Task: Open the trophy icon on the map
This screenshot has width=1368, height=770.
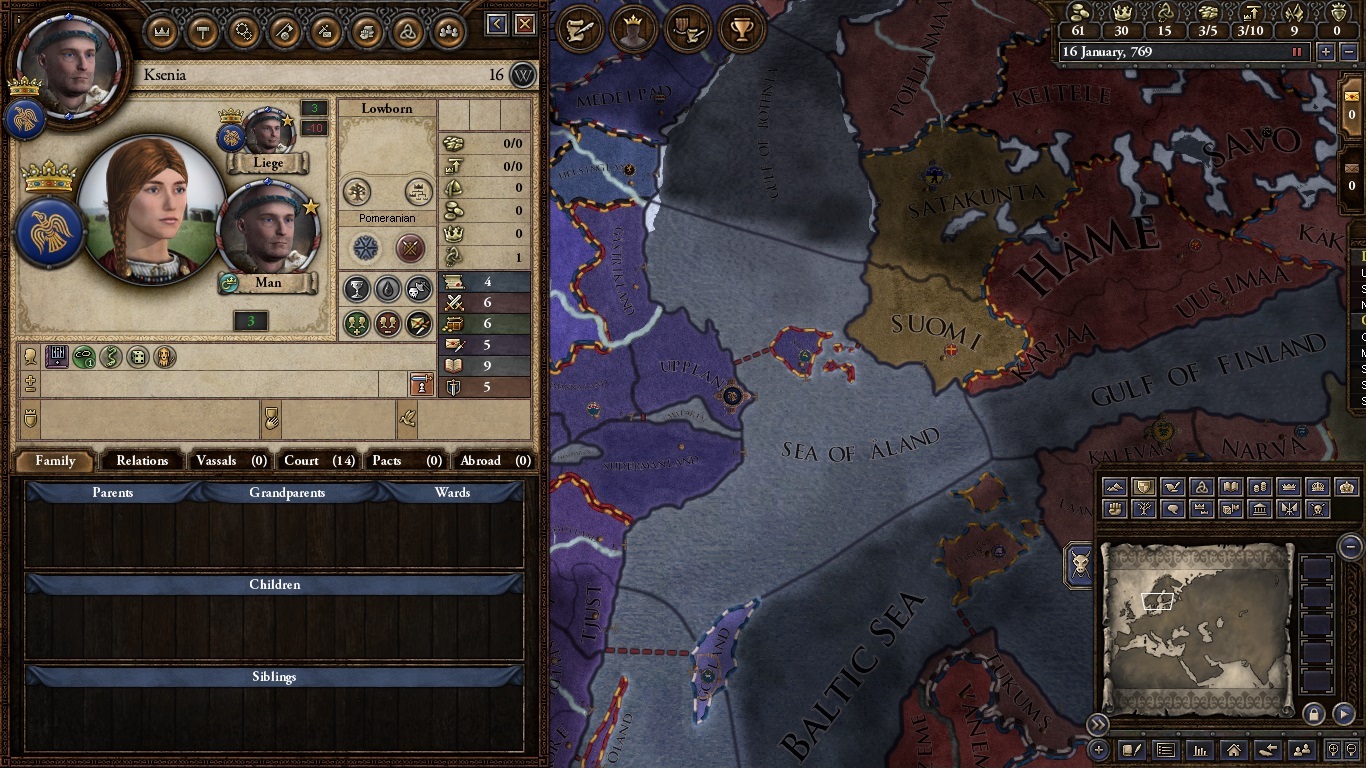Action: coord(741,29)
